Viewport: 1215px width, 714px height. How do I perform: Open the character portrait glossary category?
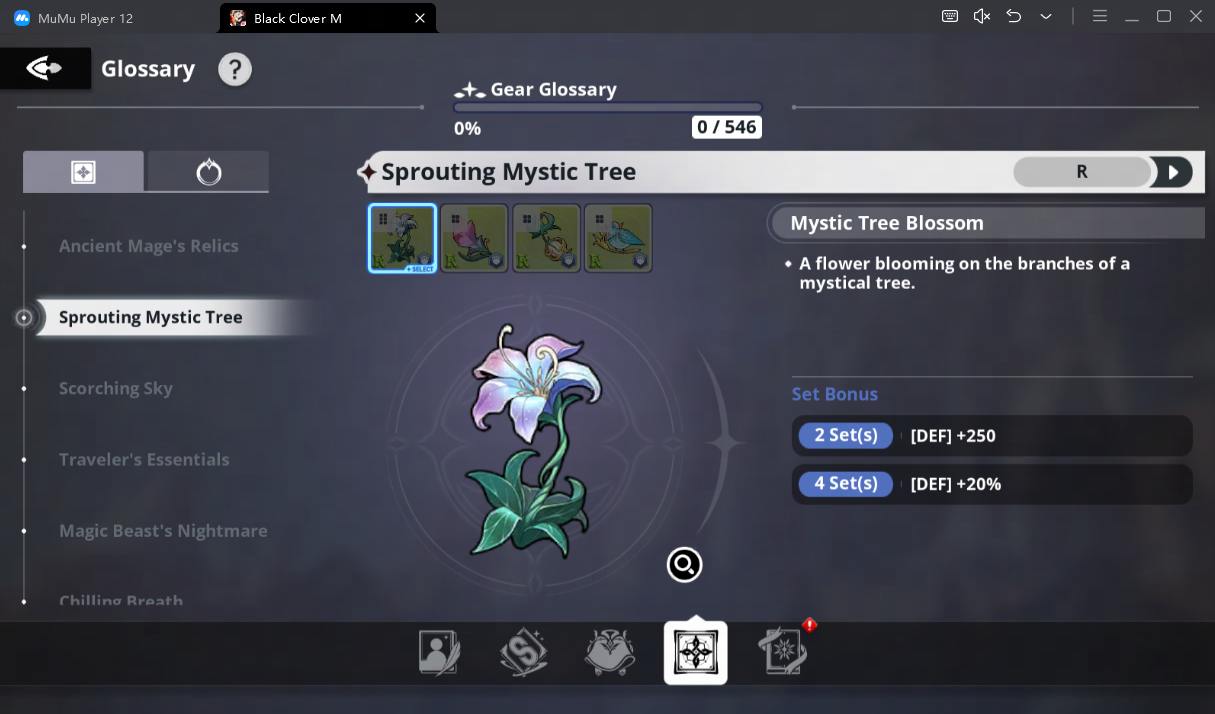(439, 653)
